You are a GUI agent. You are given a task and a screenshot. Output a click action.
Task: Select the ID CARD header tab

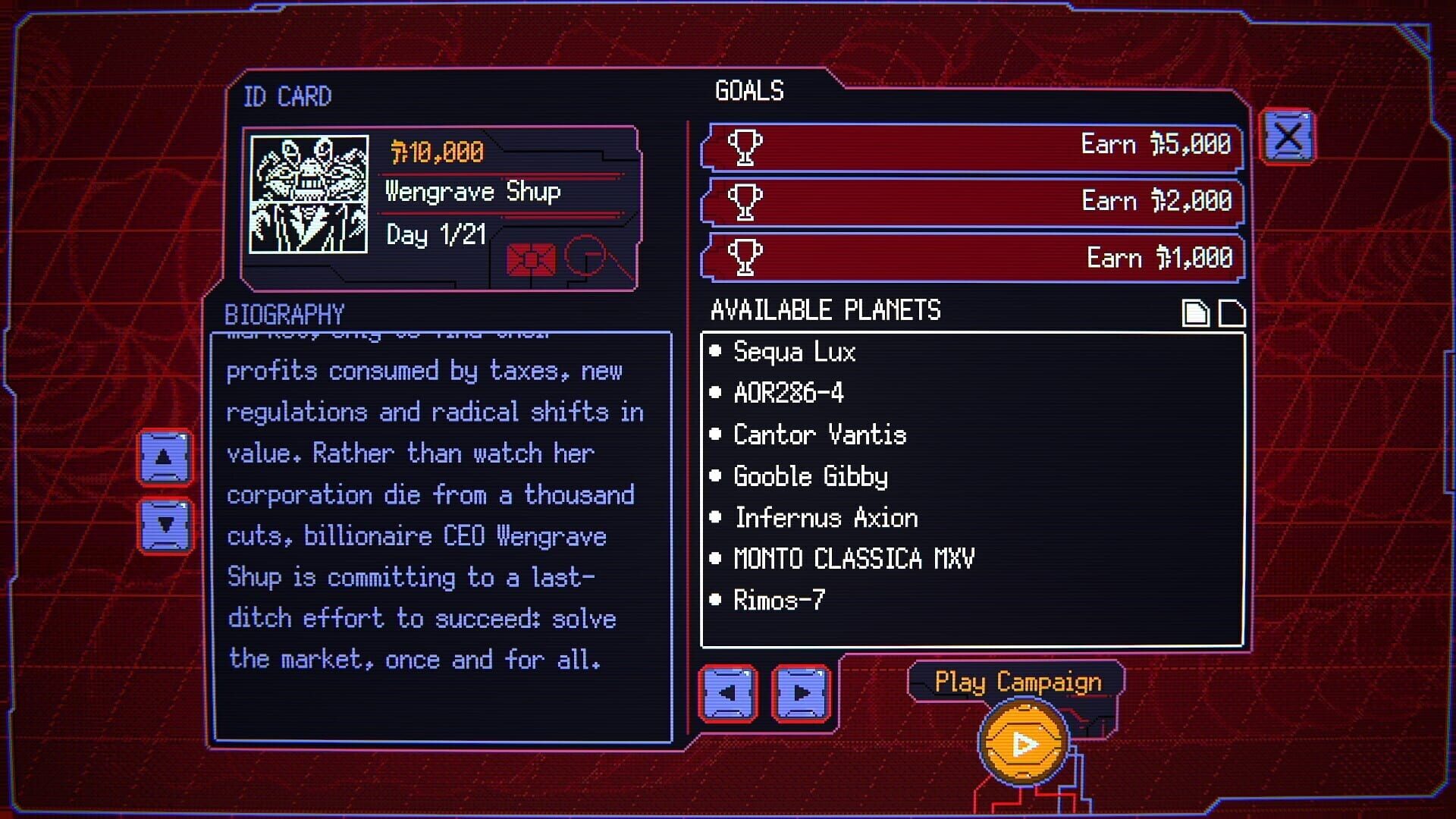pos(288,96)
